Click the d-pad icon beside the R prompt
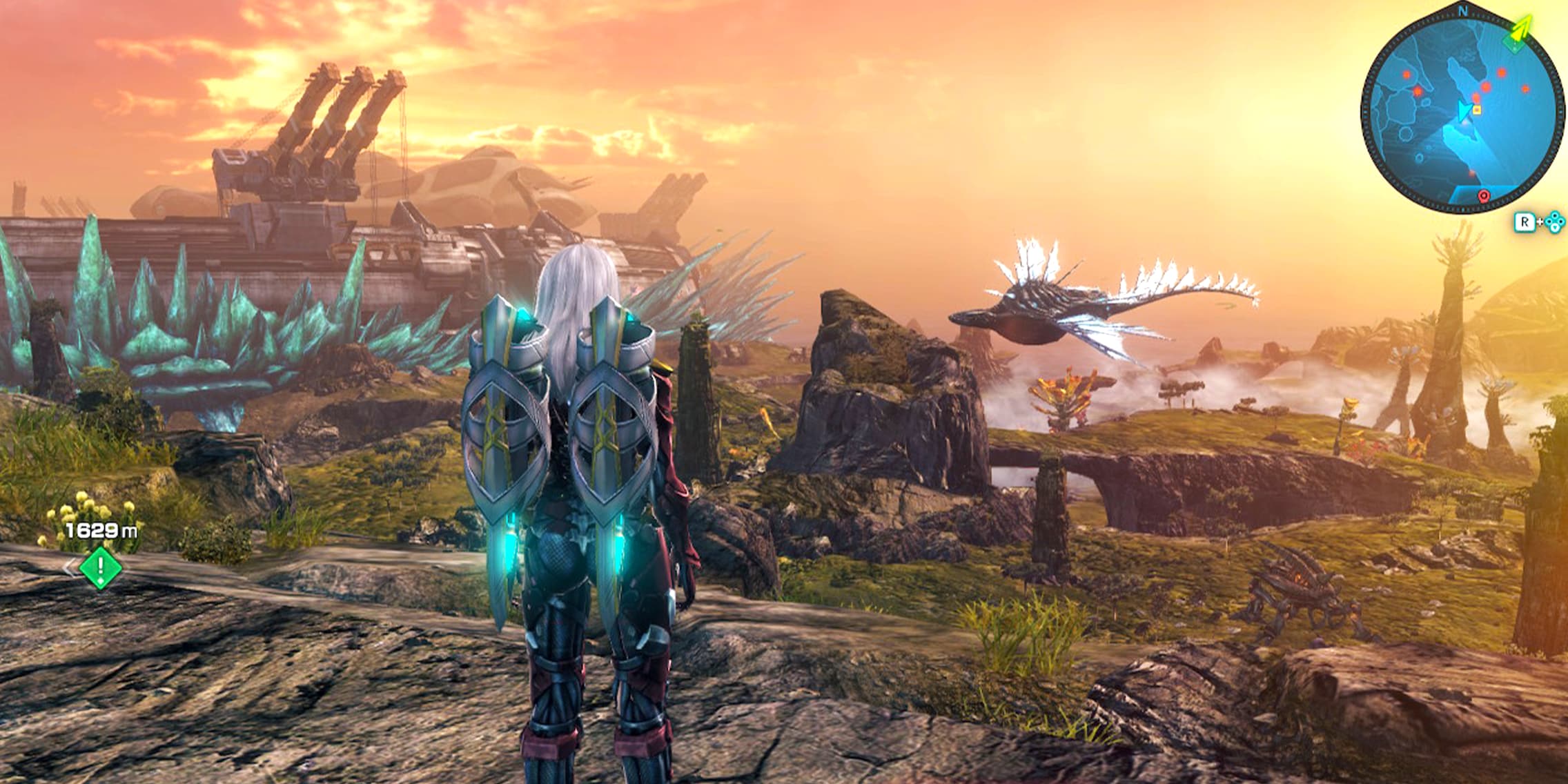 1554,222
